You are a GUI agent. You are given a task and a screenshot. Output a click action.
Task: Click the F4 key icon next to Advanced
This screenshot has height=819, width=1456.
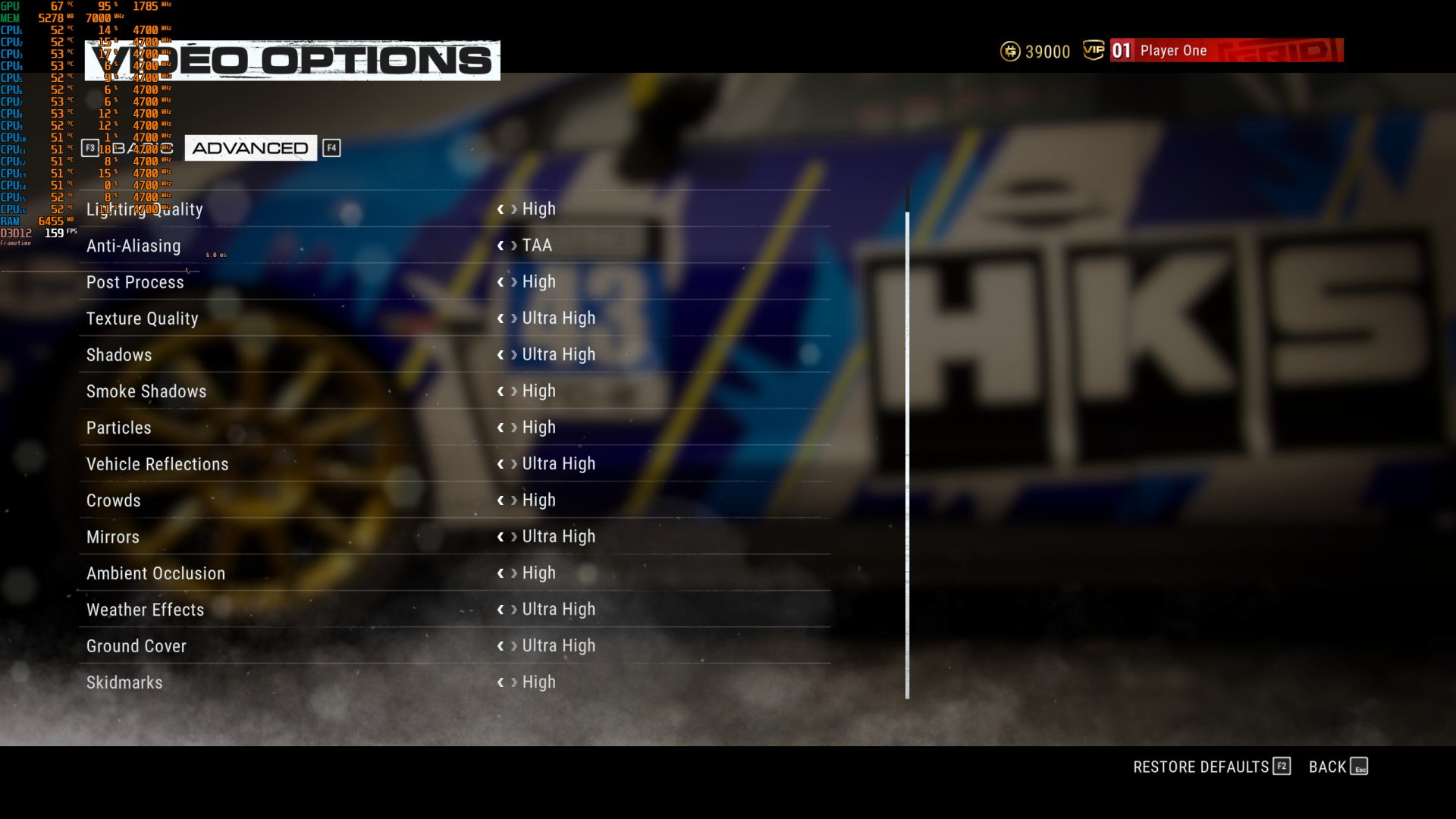point(331,148)
